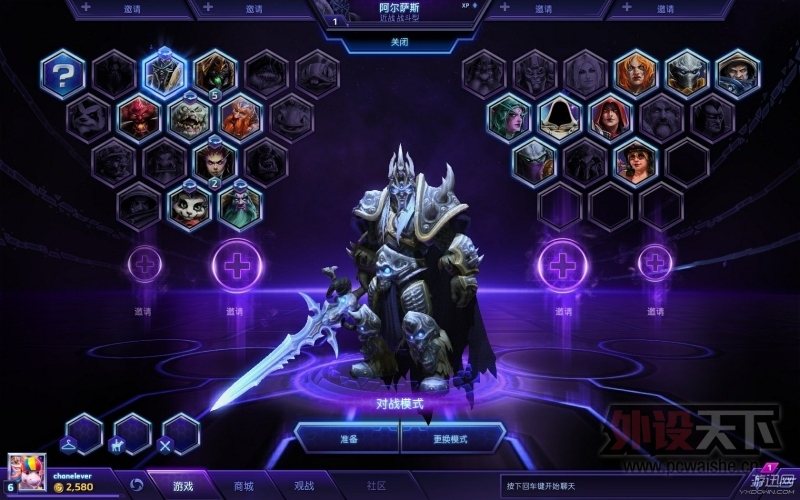Switch to the 商城 shop tab
The image size is (800, 500).
point(244,486)
